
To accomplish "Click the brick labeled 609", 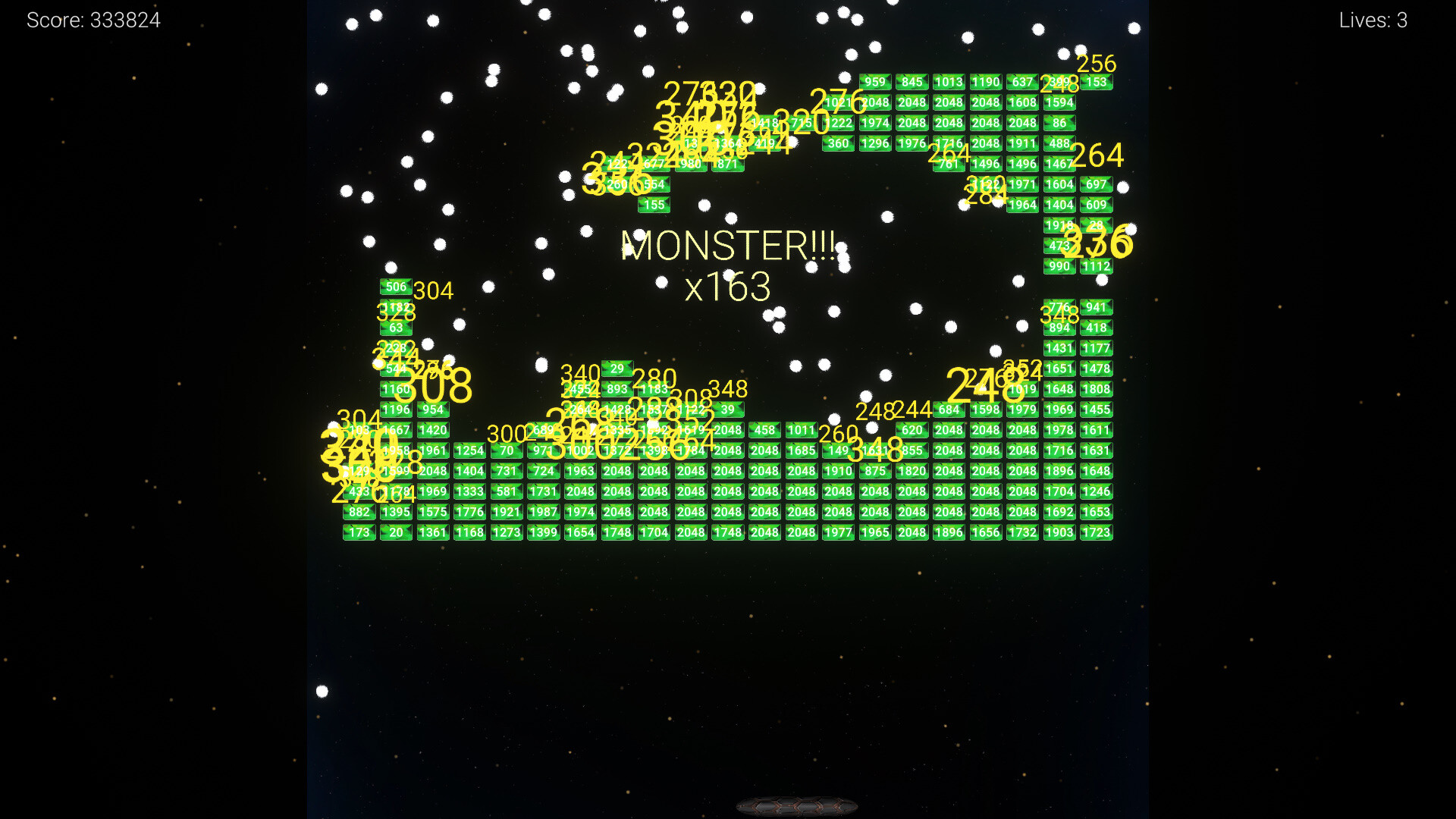I will pos(1095,205).
